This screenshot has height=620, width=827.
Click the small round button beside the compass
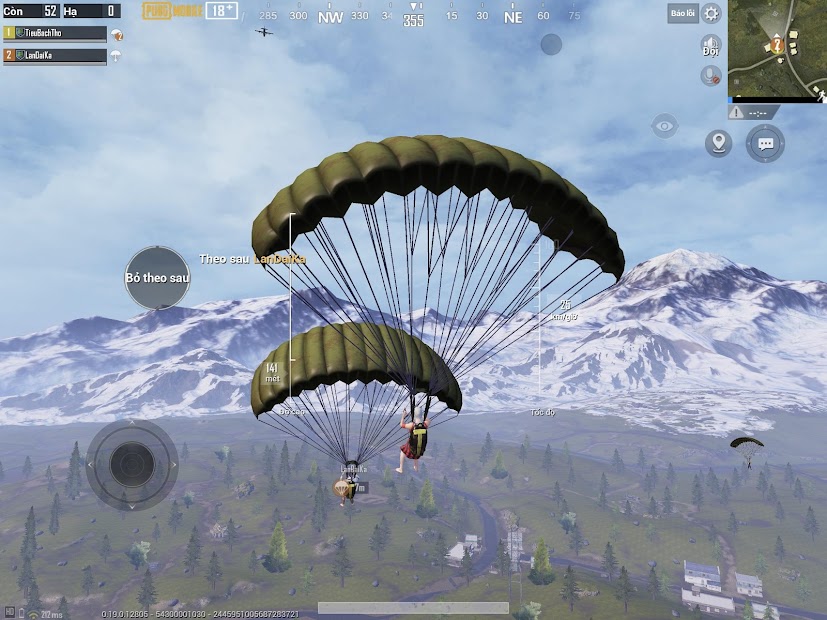pyautogui.click(x=551, y=44)
